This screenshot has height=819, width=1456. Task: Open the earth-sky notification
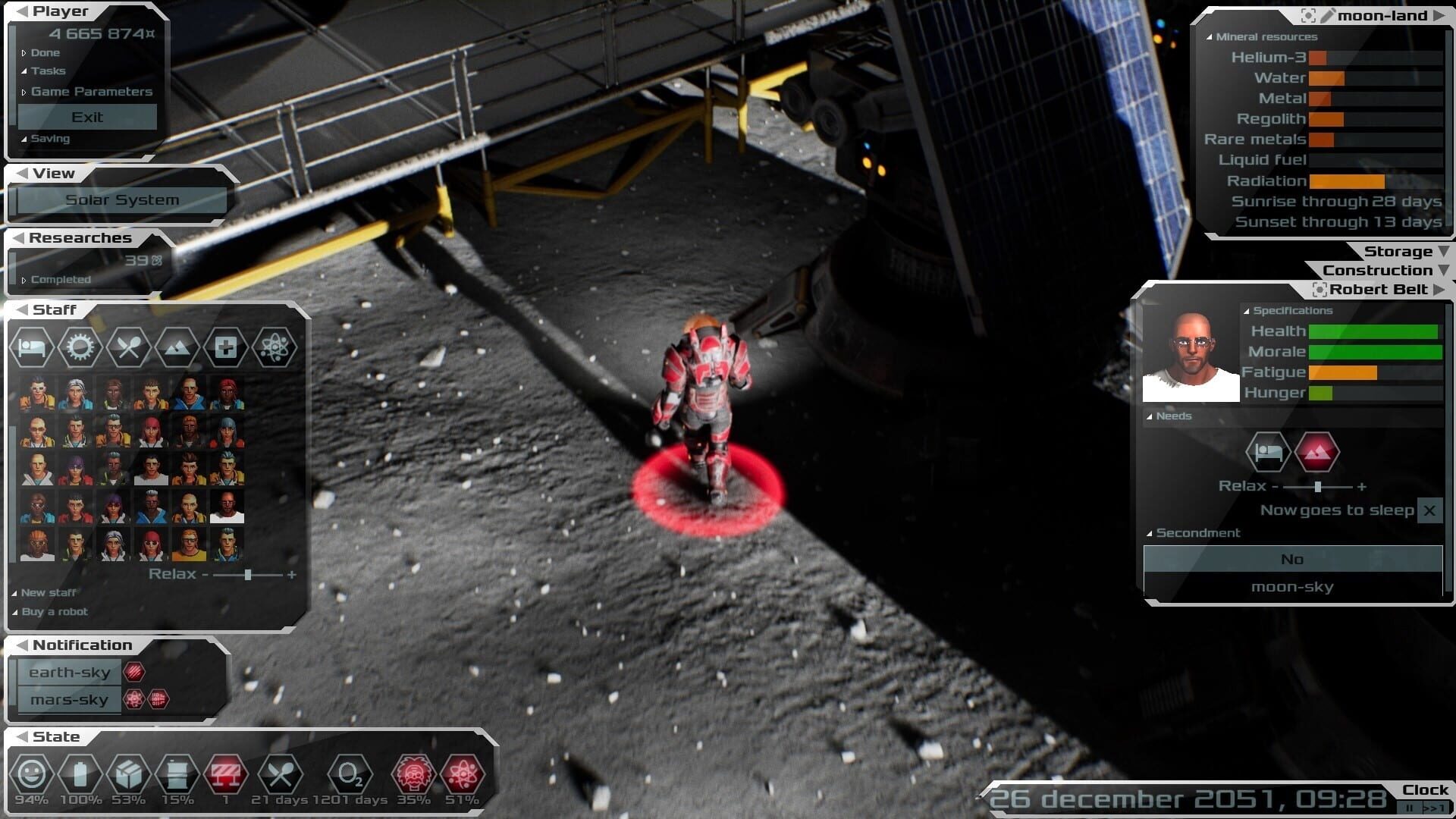point(70,673)
